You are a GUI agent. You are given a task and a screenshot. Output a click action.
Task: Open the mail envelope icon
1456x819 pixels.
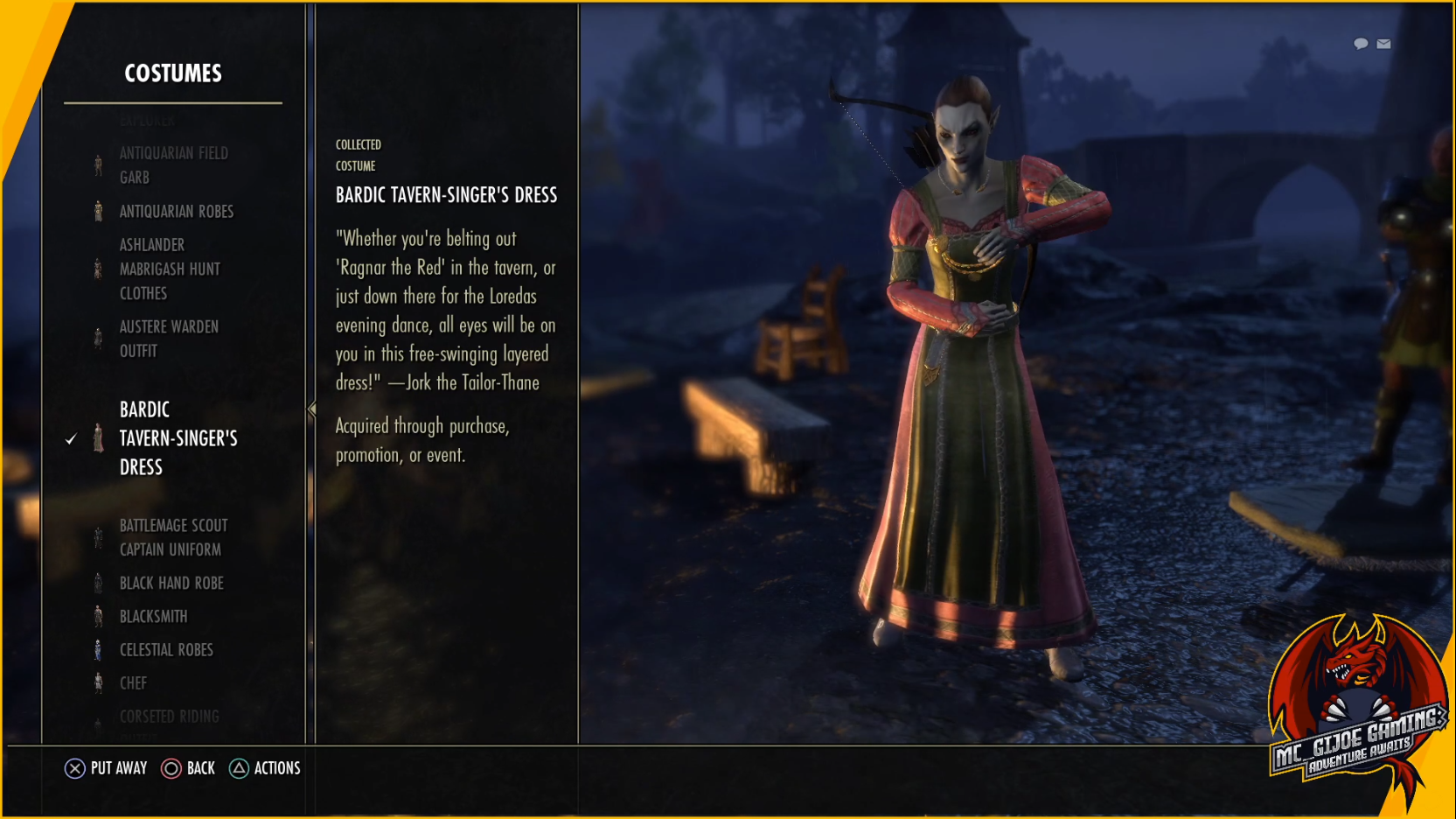(x=1383, y=44)
